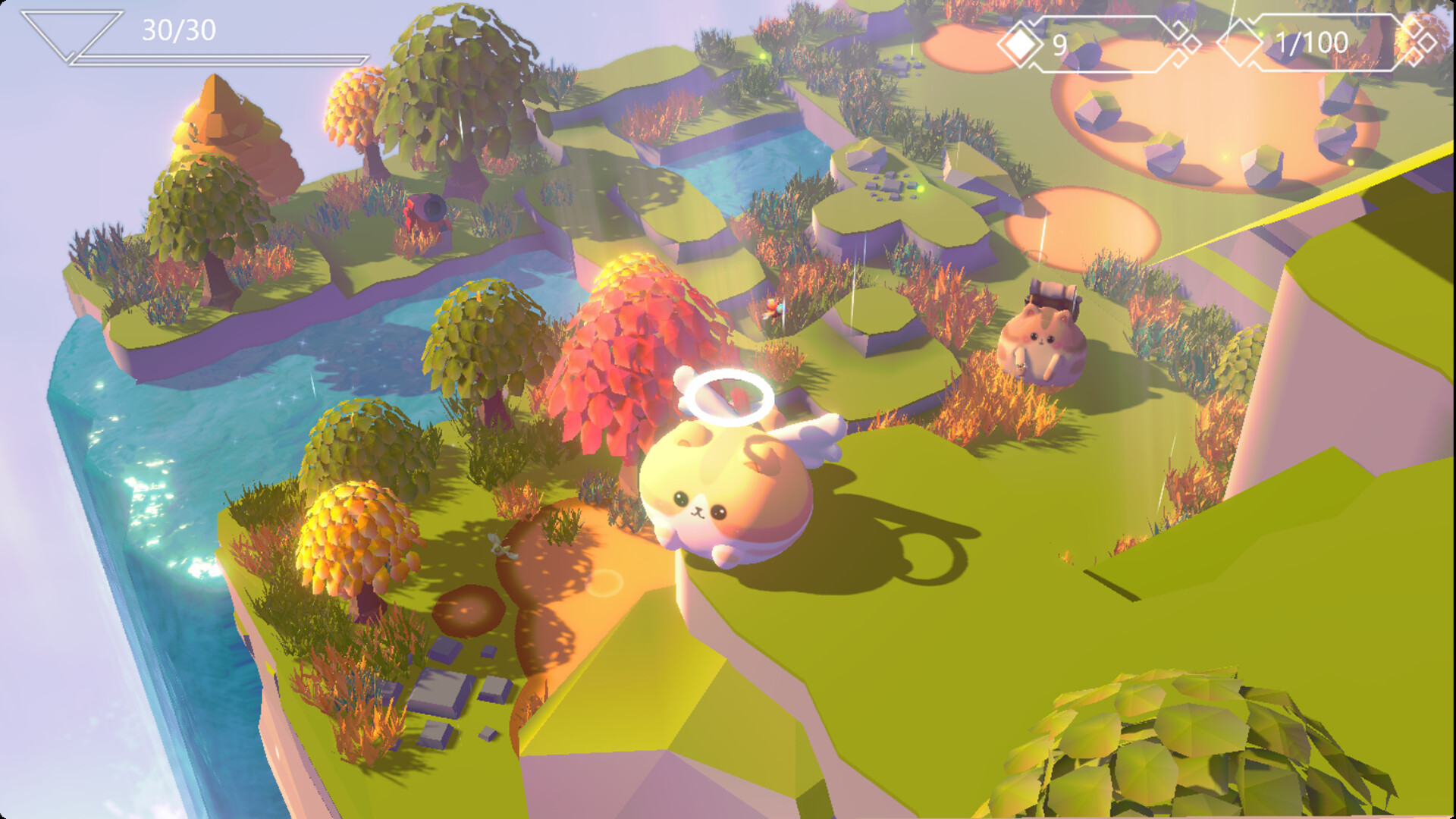The image size is (1456, 819).
Task: Click the white feather item on the dirt patch
Action: tap(500, 548)
